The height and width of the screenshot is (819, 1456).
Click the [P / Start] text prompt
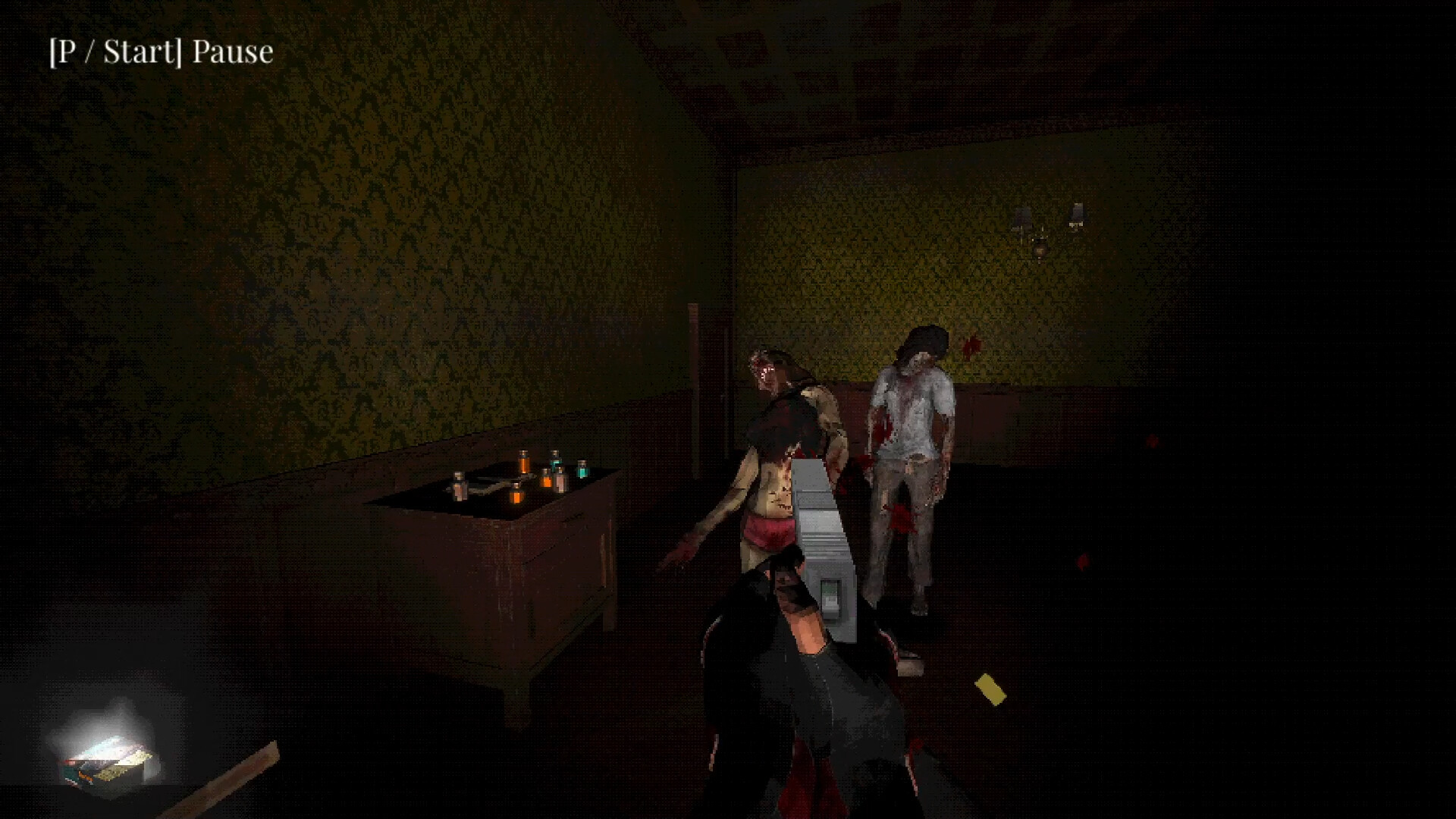[x=114, y=52]
